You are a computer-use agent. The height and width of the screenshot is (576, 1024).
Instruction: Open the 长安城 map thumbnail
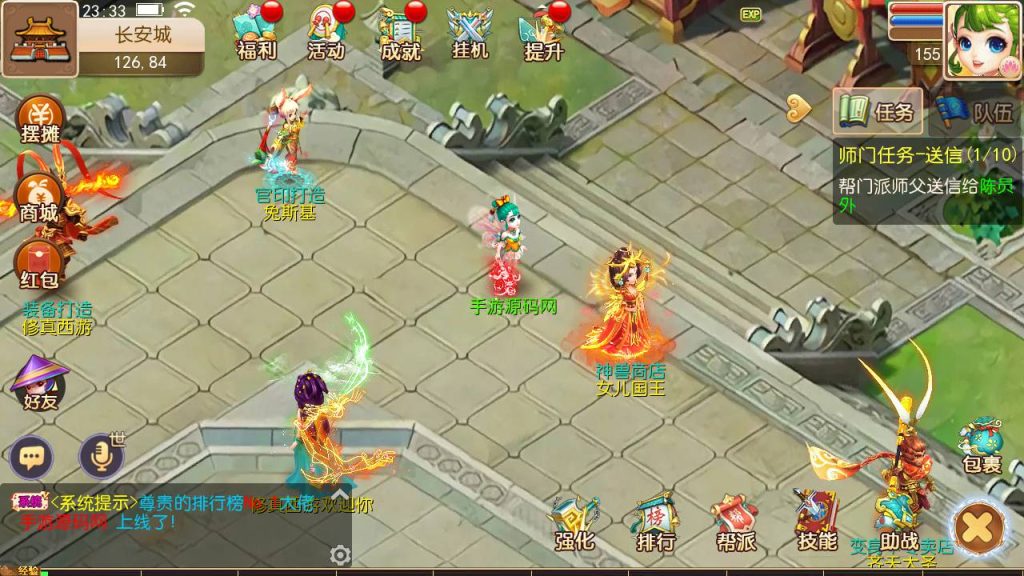pos(41,39)
